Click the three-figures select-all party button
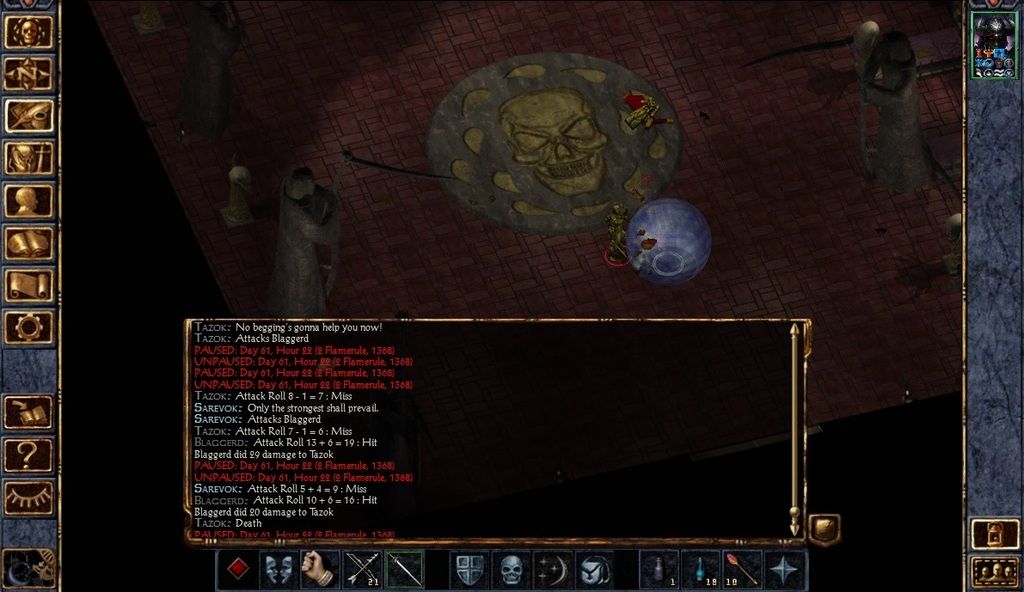This screenshot has width=1024, height=592. click(994, 572)
